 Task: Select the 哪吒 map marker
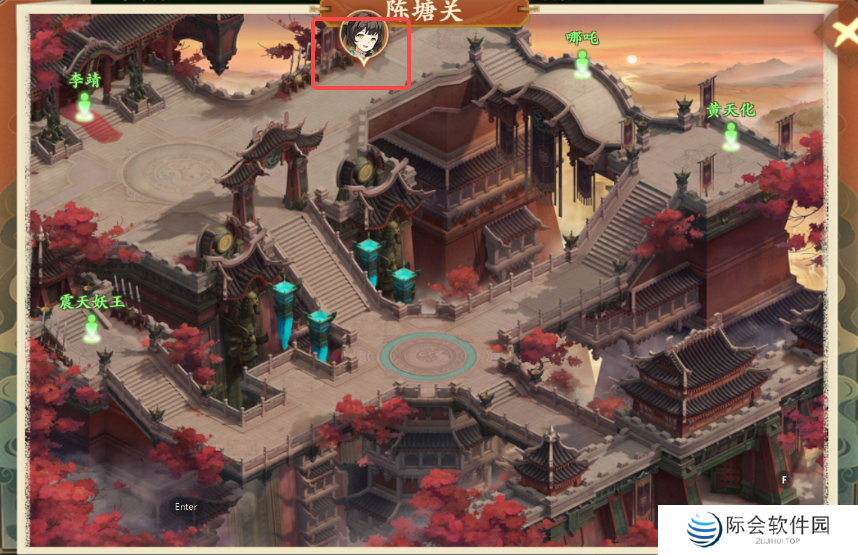click(581, 64)
